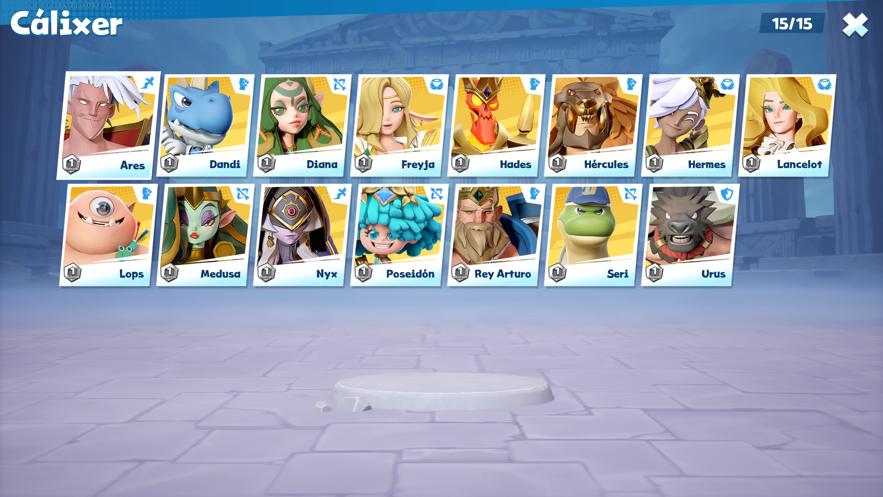Open the Hércules character card

tap(593, 125)
